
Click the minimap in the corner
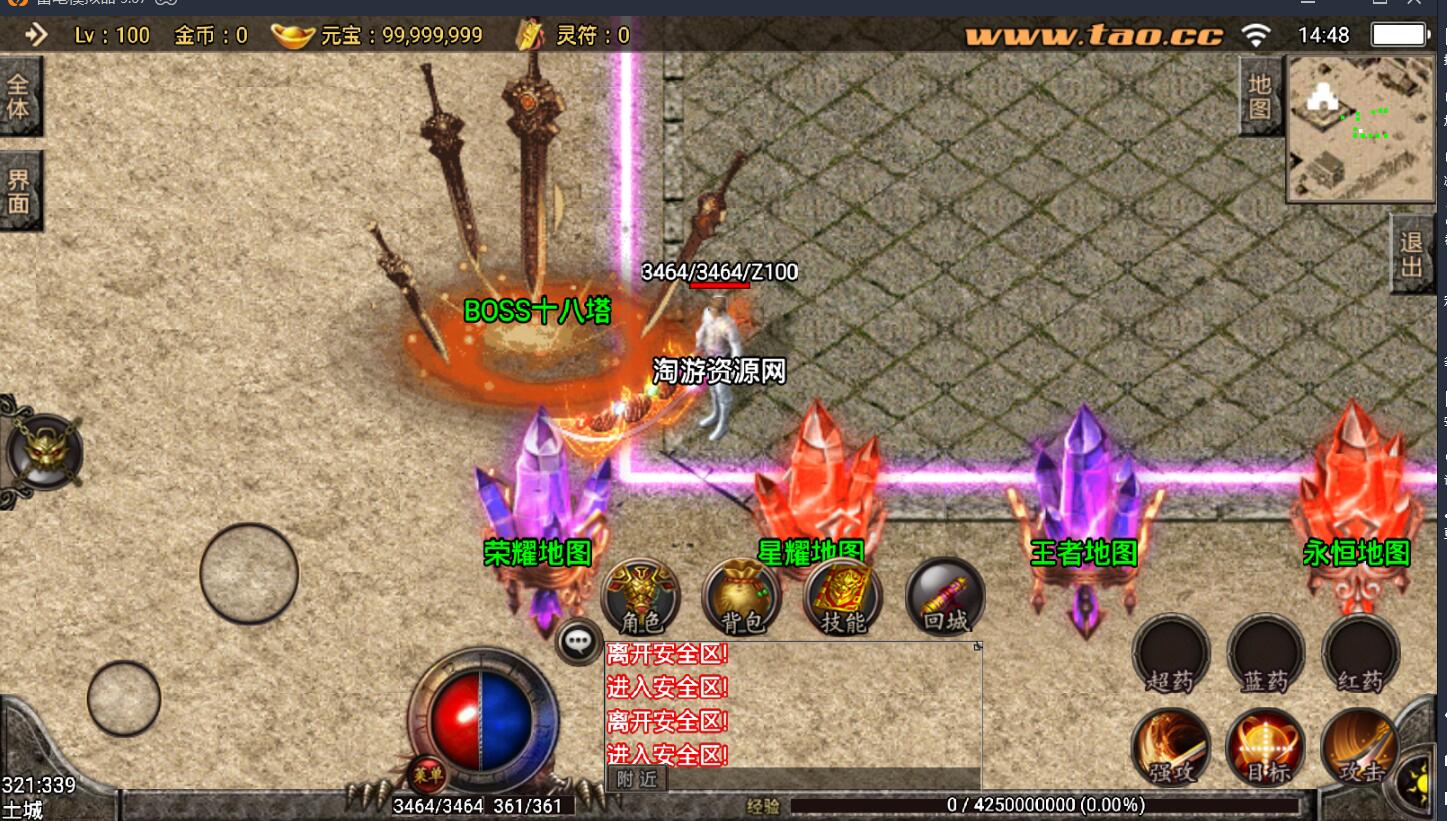coord(1361,128)
